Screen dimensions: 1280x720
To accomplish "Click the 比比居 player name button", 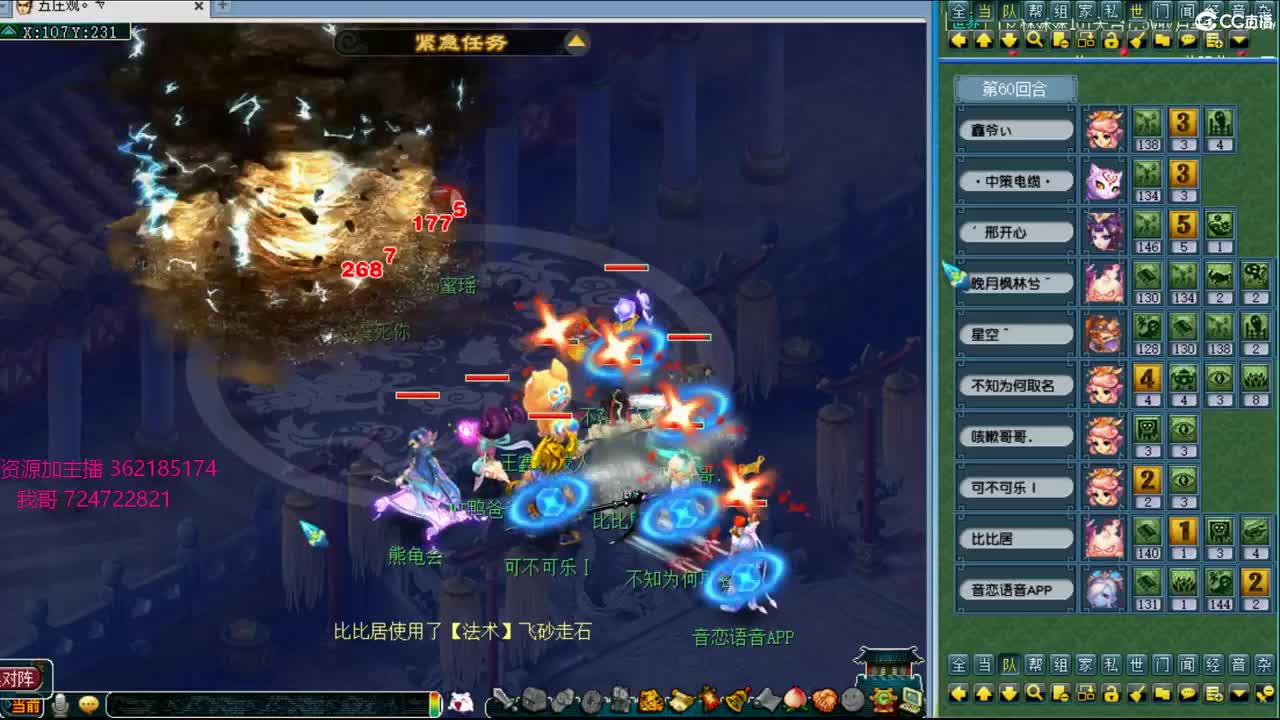I will [1014, 538].
